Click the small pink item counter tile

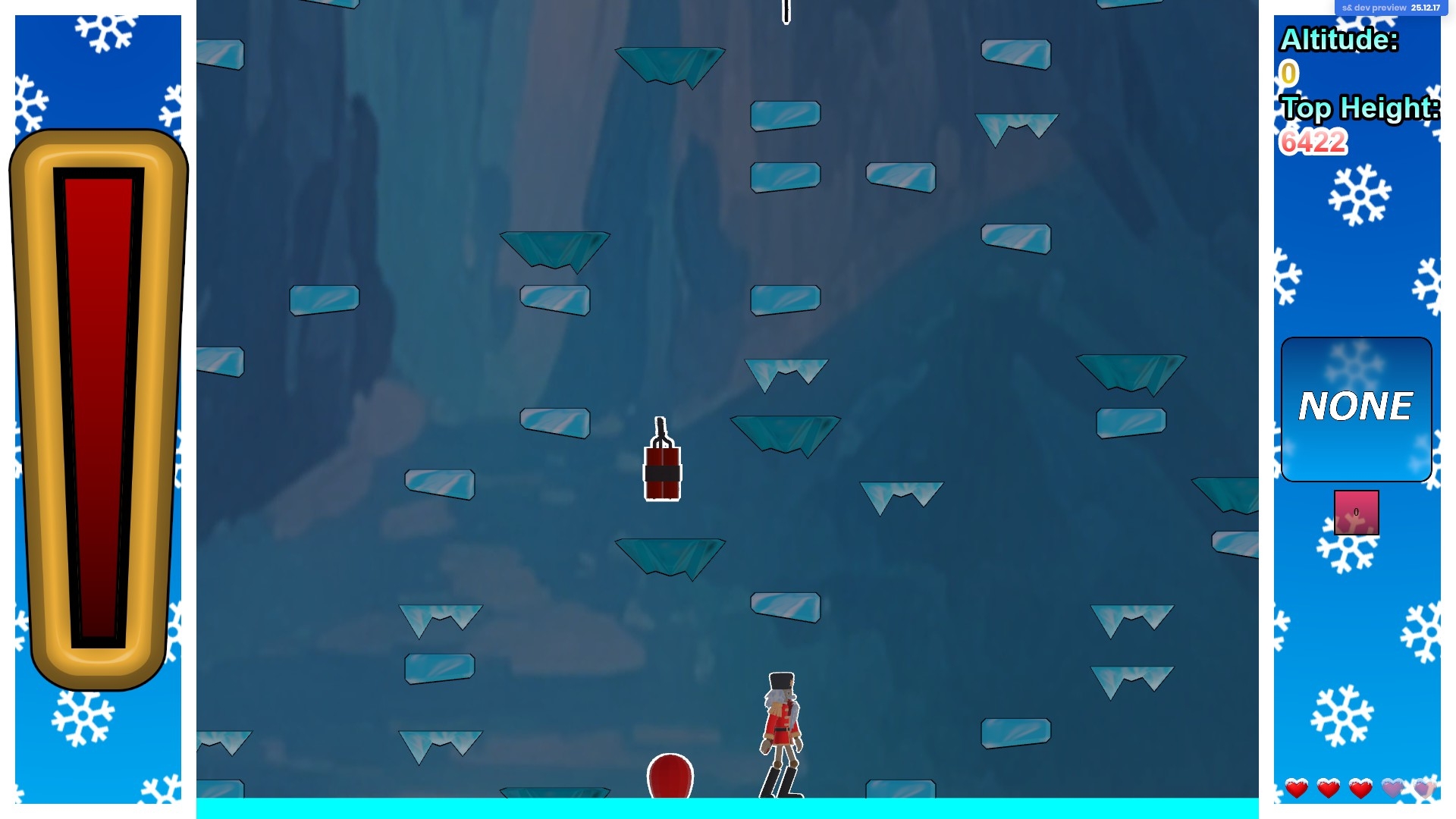[x=1356, y=513]
